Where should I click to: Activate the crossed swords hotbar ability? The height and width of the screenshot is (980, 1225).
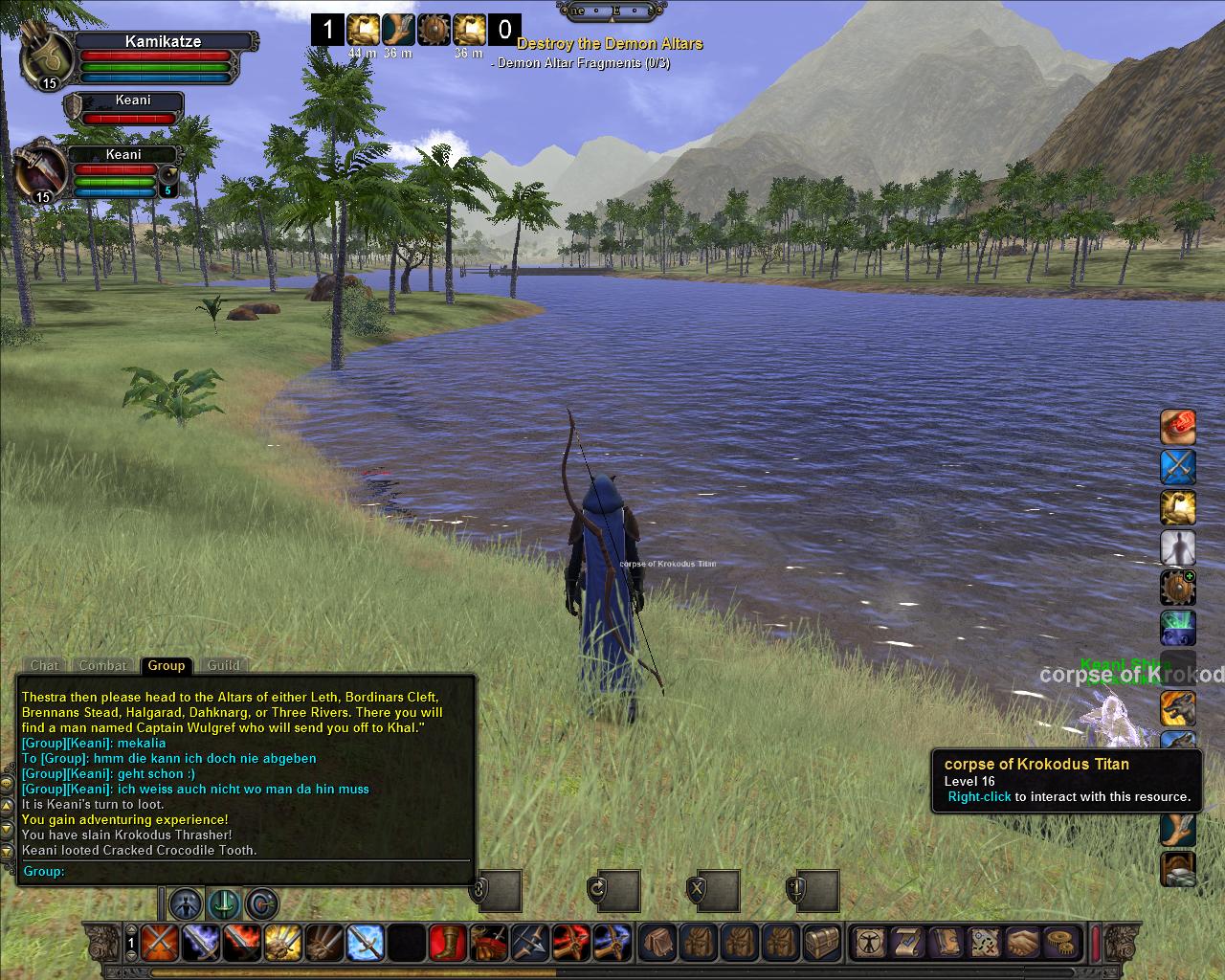click(160, 943)
